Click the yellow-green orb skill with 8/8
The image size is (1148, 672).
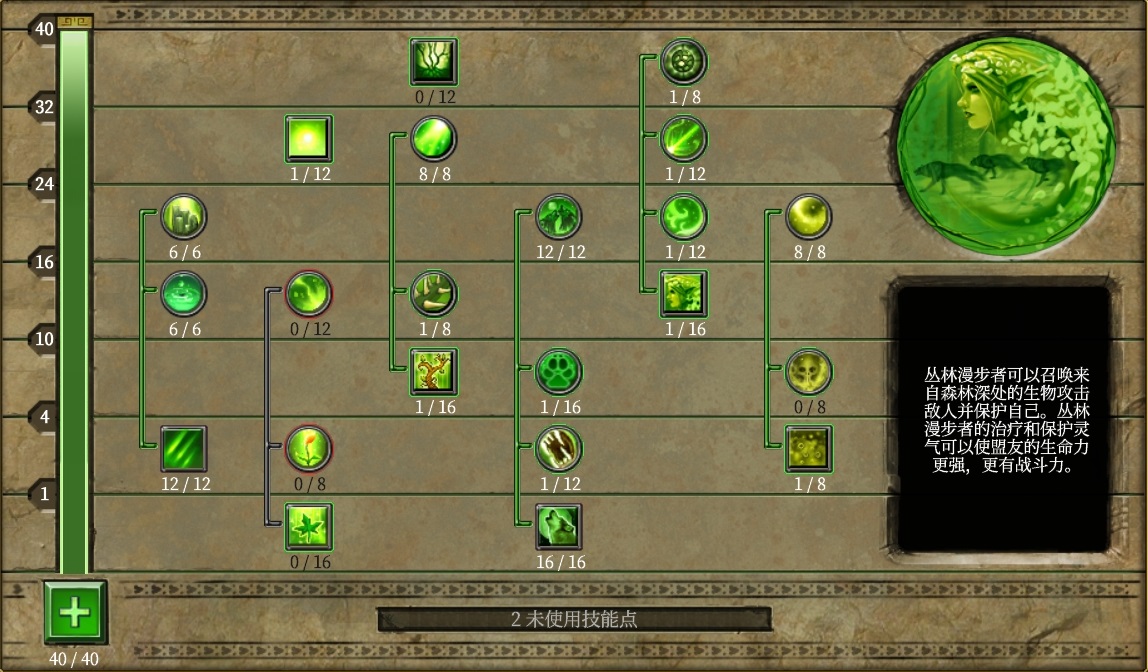tap(808, 217)
